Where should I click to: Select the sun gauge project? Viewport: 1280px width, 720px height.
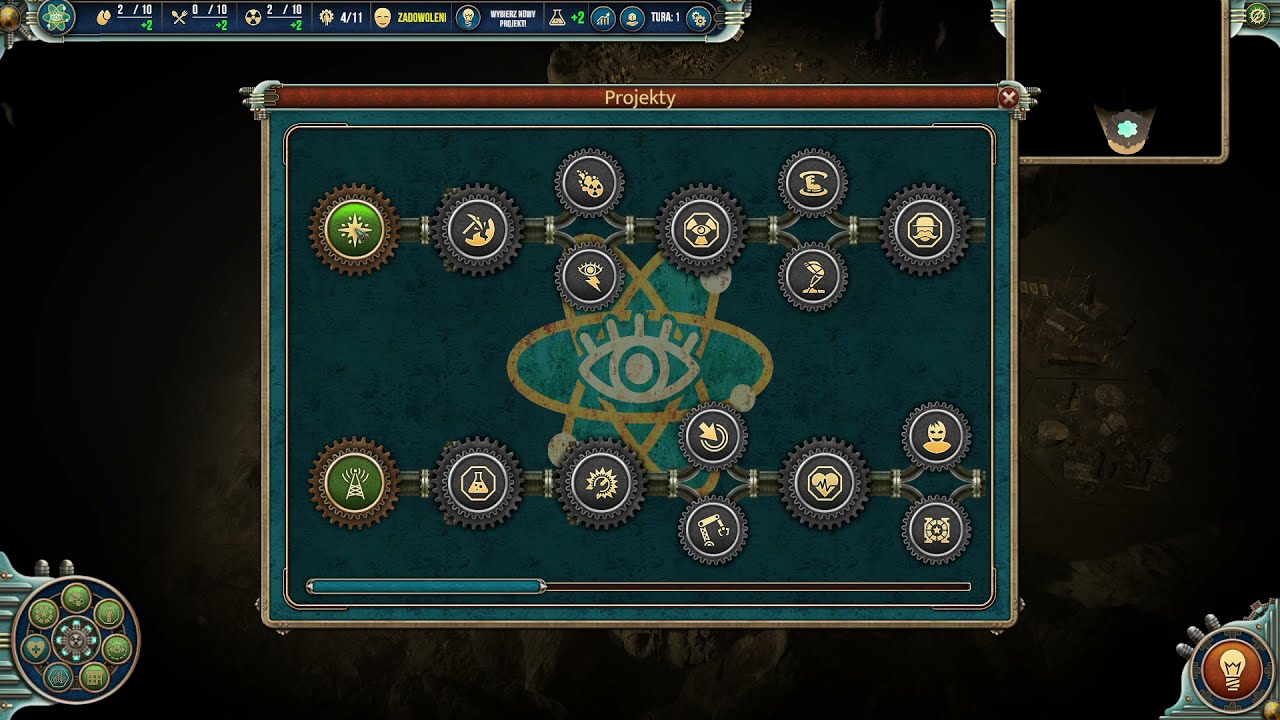coord(601,484)
